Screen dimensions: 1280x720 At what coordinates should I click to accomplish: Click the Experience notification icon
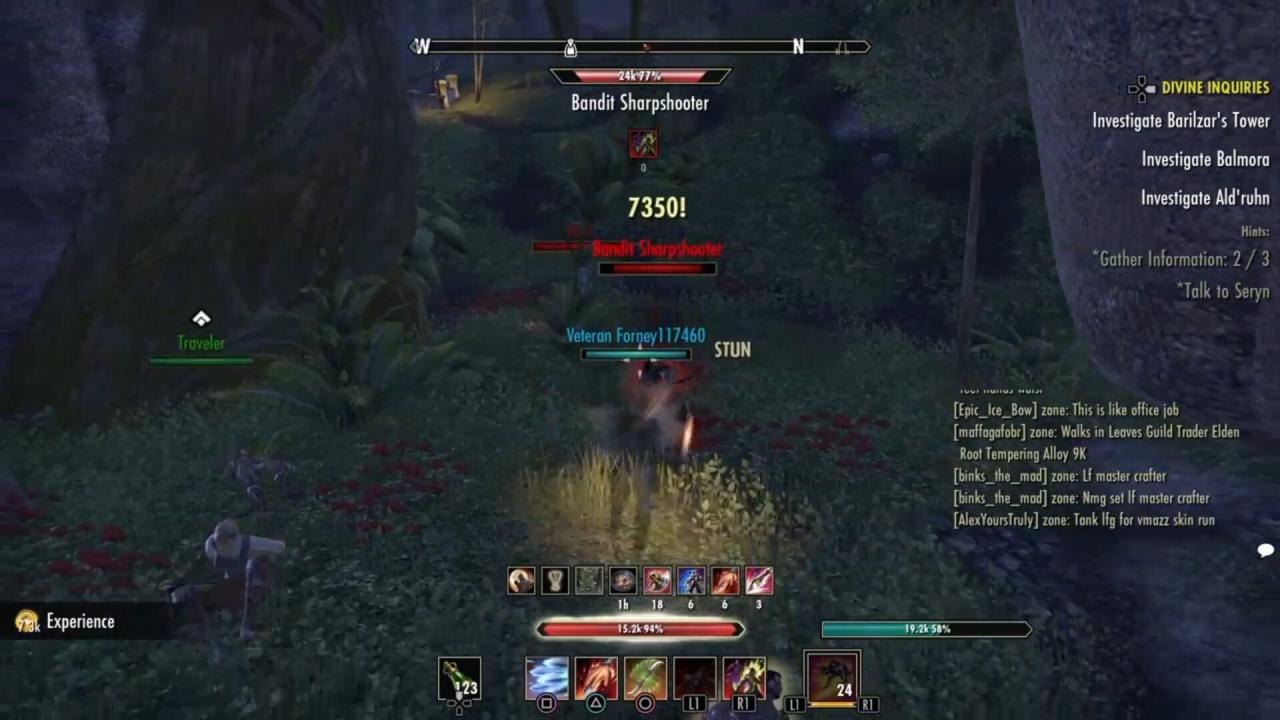tap(27, 622)
